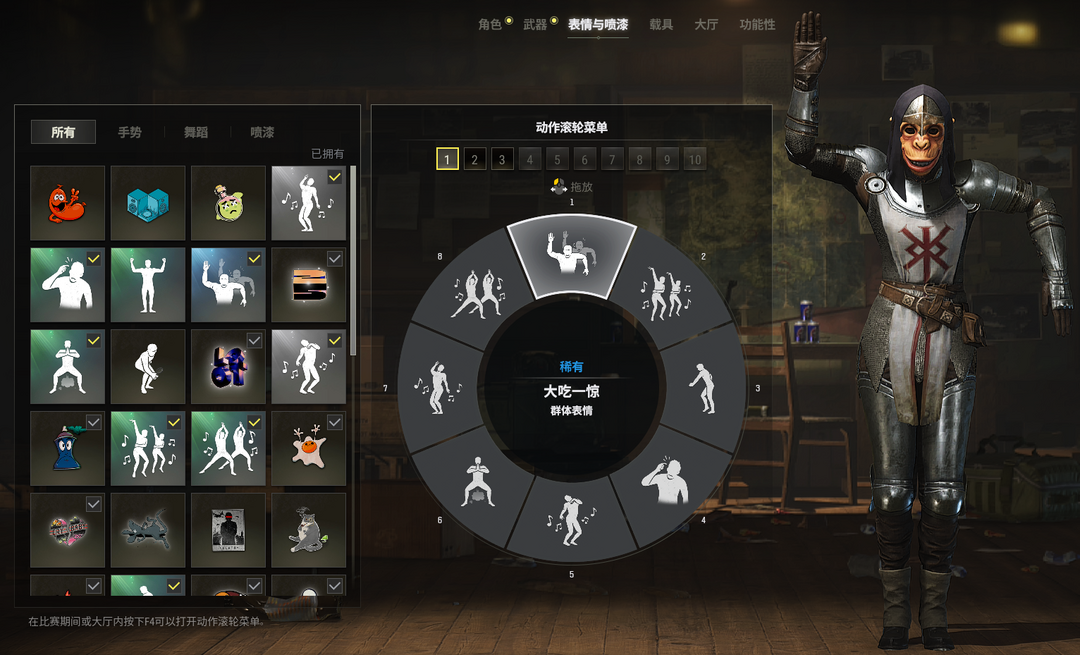Go to the 载具 (Vehicles) tab
The width and height of the screenshot is (1080, 655).
[x=661, y=24]
